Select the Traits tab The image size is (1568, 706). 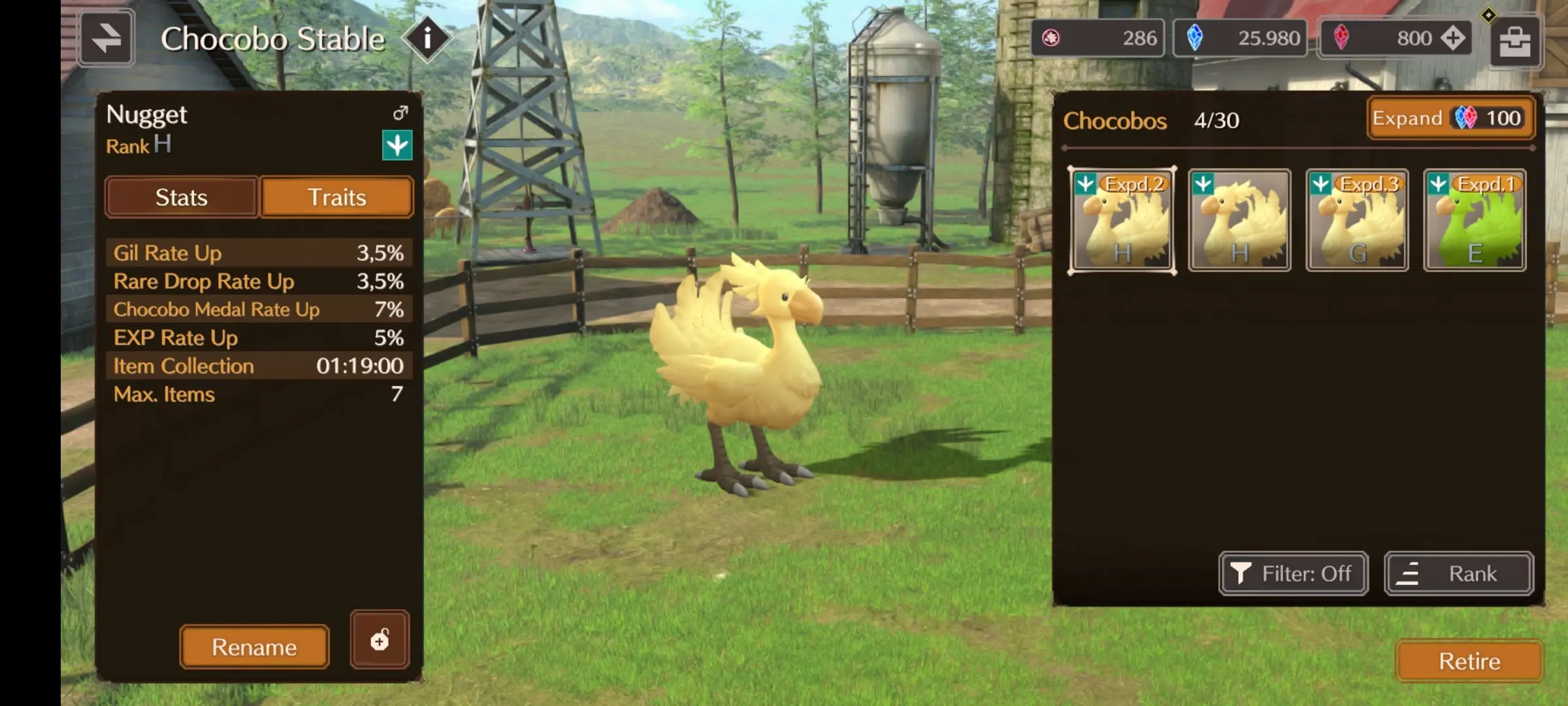click(x=337, y=197)
